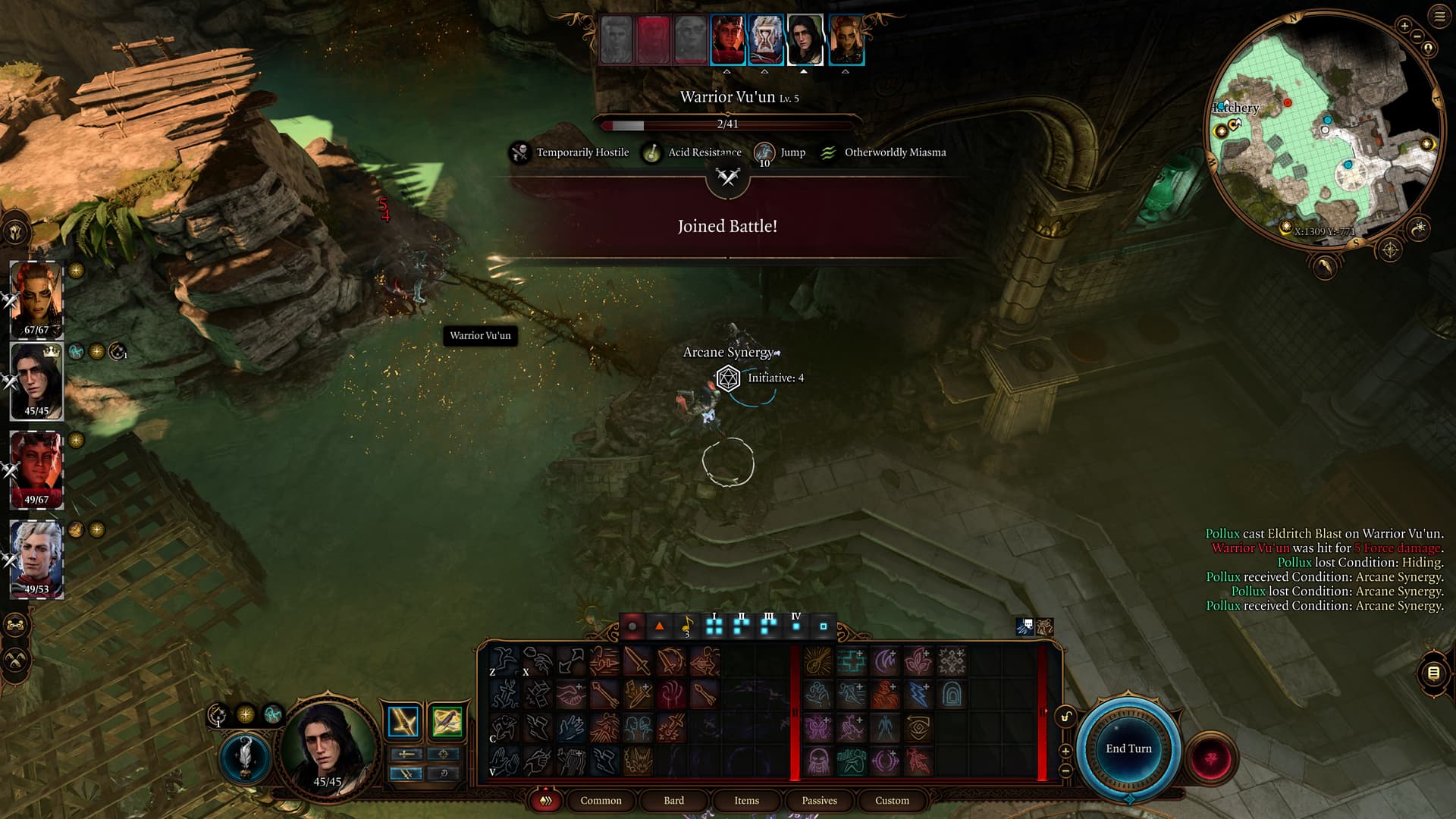This screenshot has width=1456, height=819.
Task: Select the ranged hand crossbow weapon slot
Action: [446, 721]
